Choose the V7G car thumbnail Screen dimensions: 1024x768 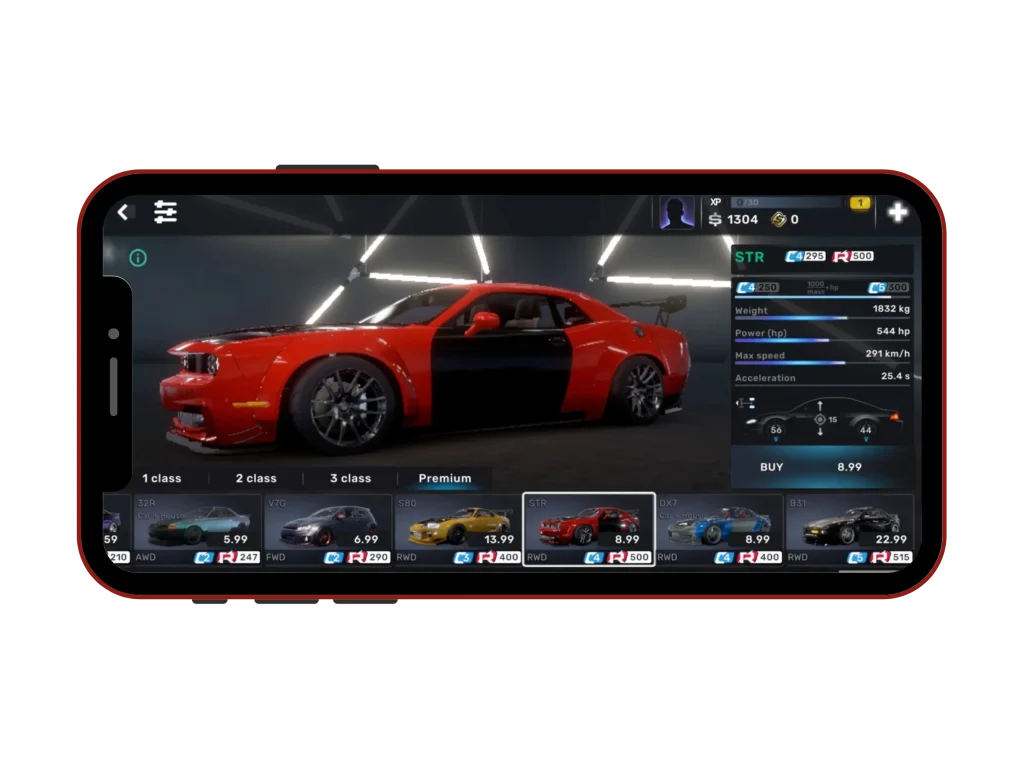click(328, 529)
